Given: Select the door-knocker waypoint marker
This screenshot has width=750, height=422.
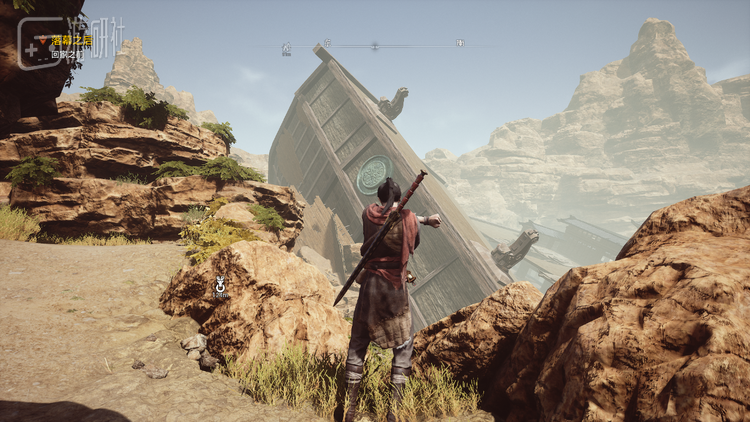Looking at the screenshot, I should point(221,286).
